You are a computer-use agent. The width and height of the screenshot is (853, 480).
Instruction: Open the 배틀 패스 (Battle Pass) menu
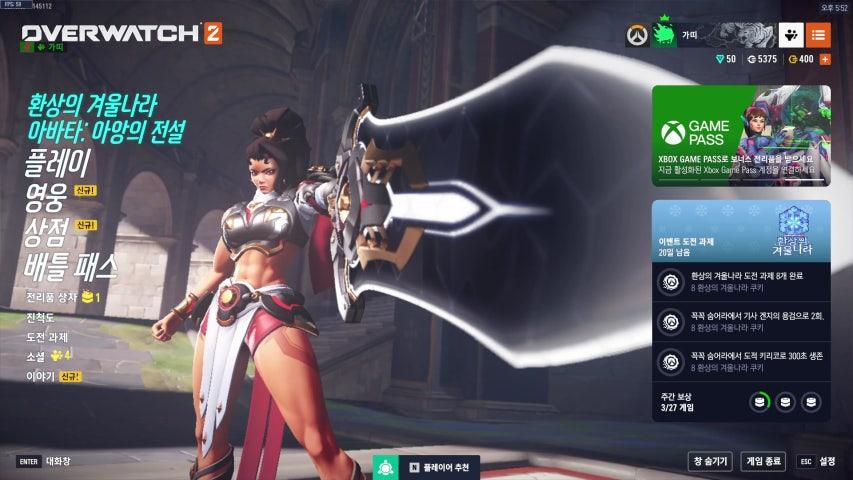tap(71, 268)
